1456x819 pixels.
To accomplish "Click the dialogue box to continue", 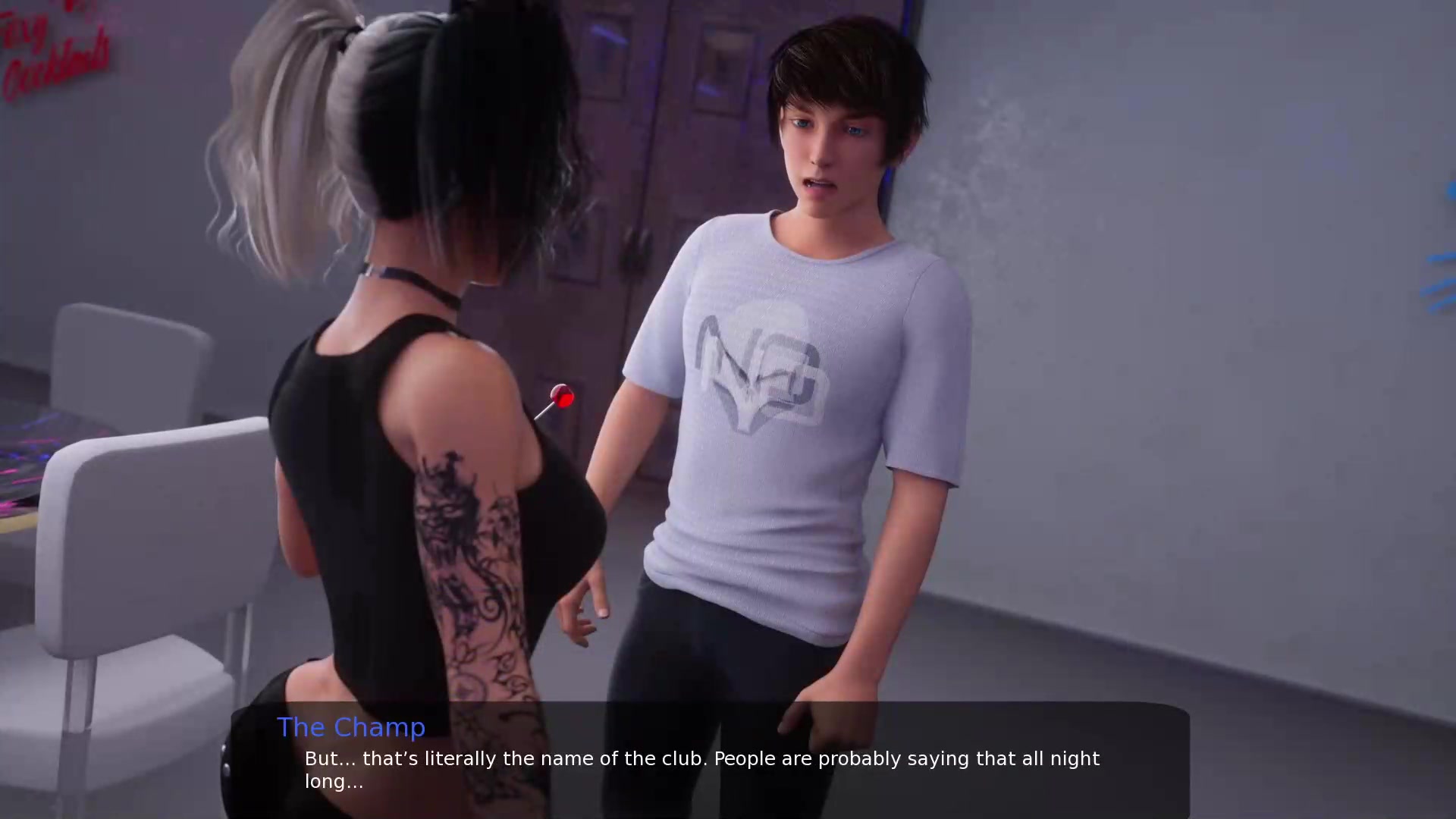I will (710, 761).
